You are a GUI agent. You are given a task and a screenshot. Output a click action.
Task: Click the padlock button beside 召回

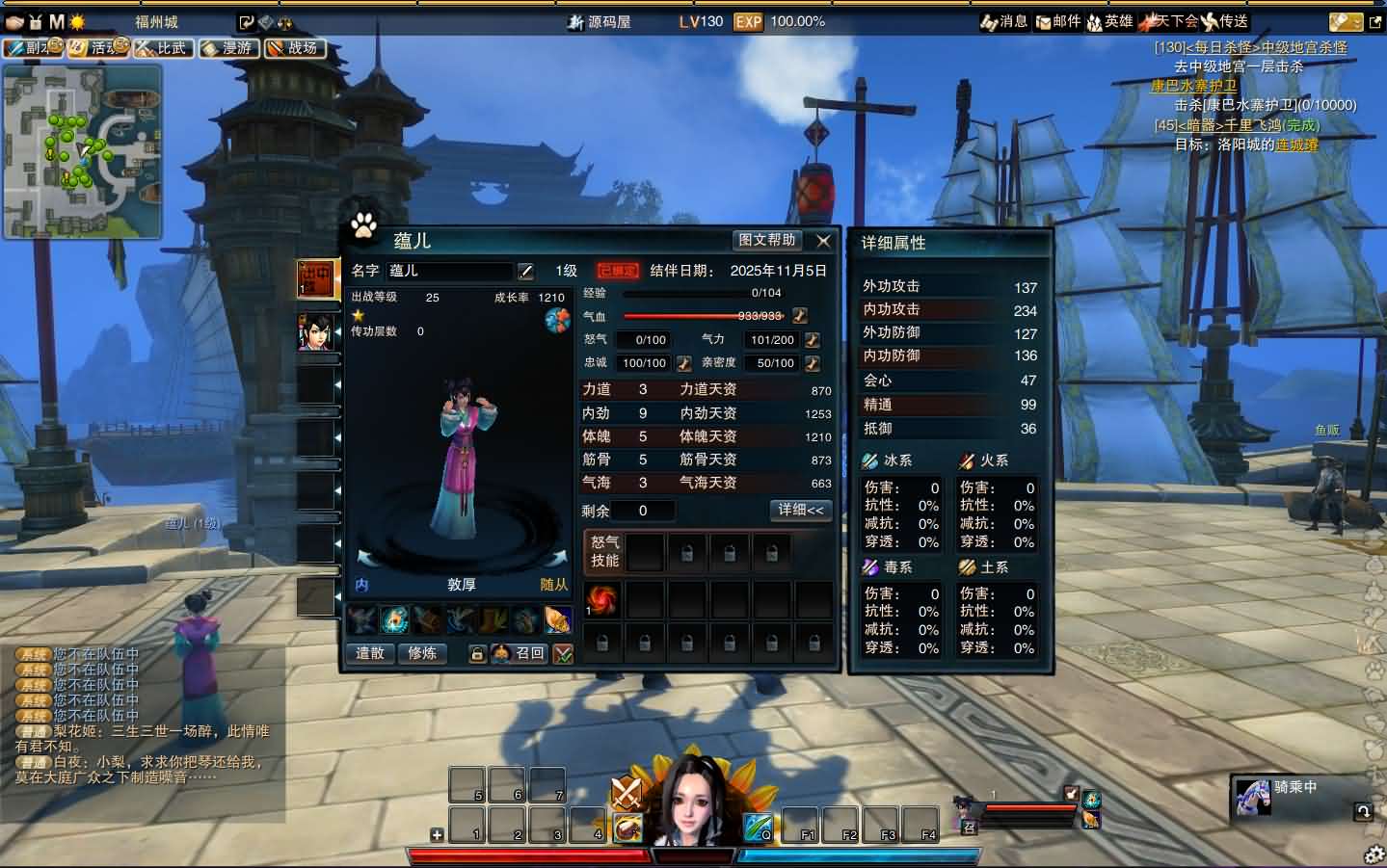coord(476,654)
